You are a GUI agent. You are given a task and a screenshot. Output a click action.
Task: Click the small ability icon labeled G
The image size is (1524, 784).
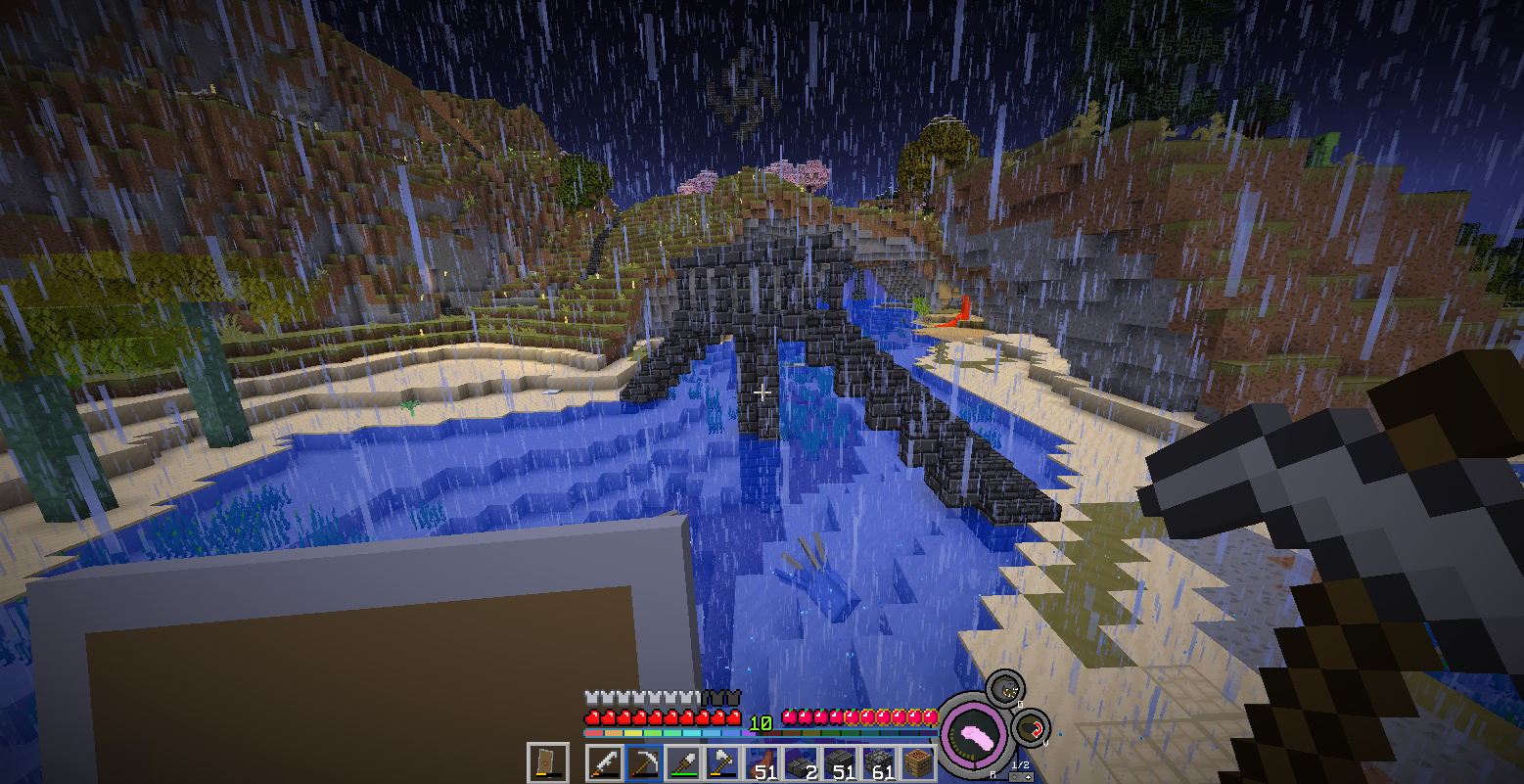pos(1004,688)
